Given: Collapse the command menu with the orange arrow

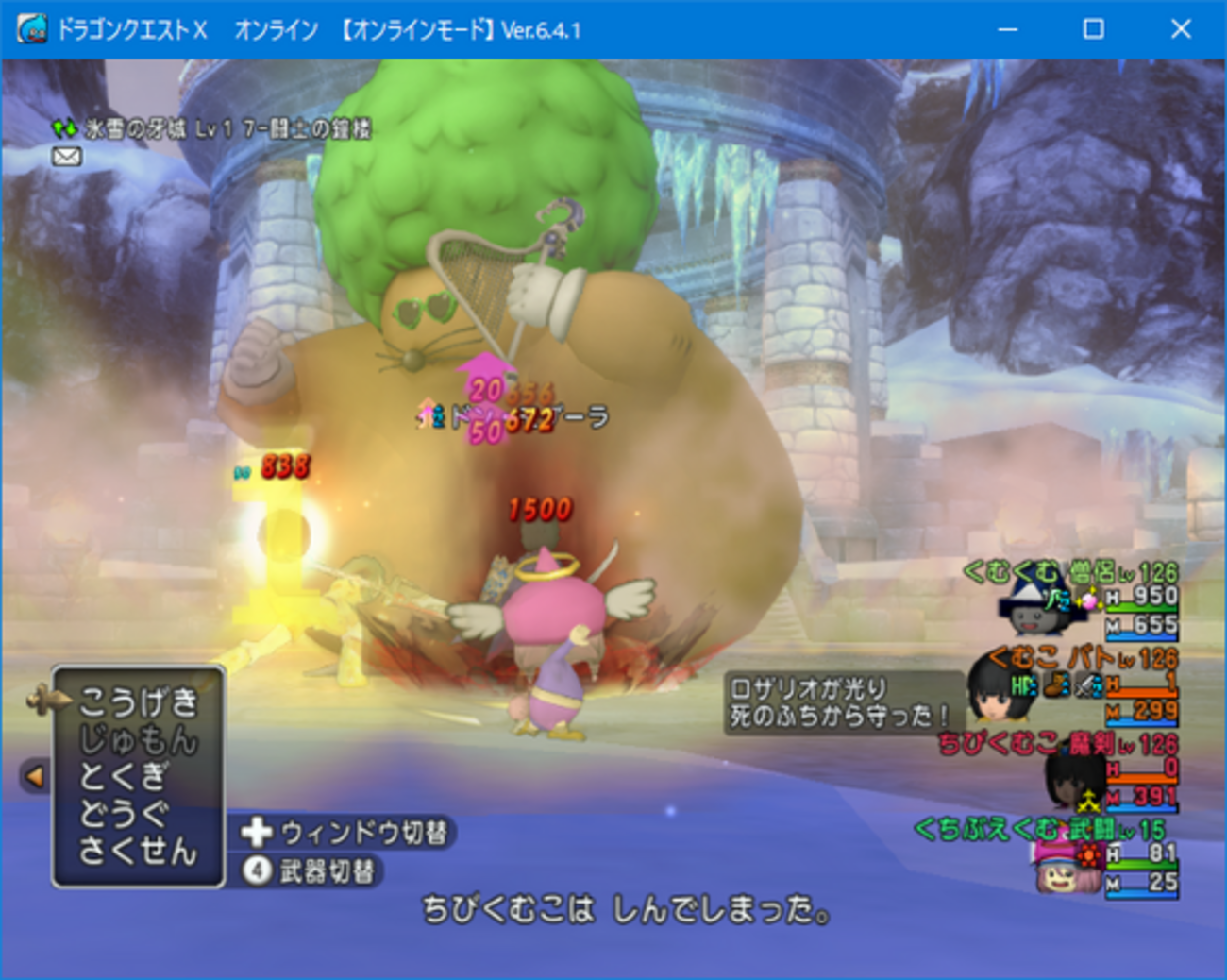Looking at the screenshot, I should tap(35, 777).
